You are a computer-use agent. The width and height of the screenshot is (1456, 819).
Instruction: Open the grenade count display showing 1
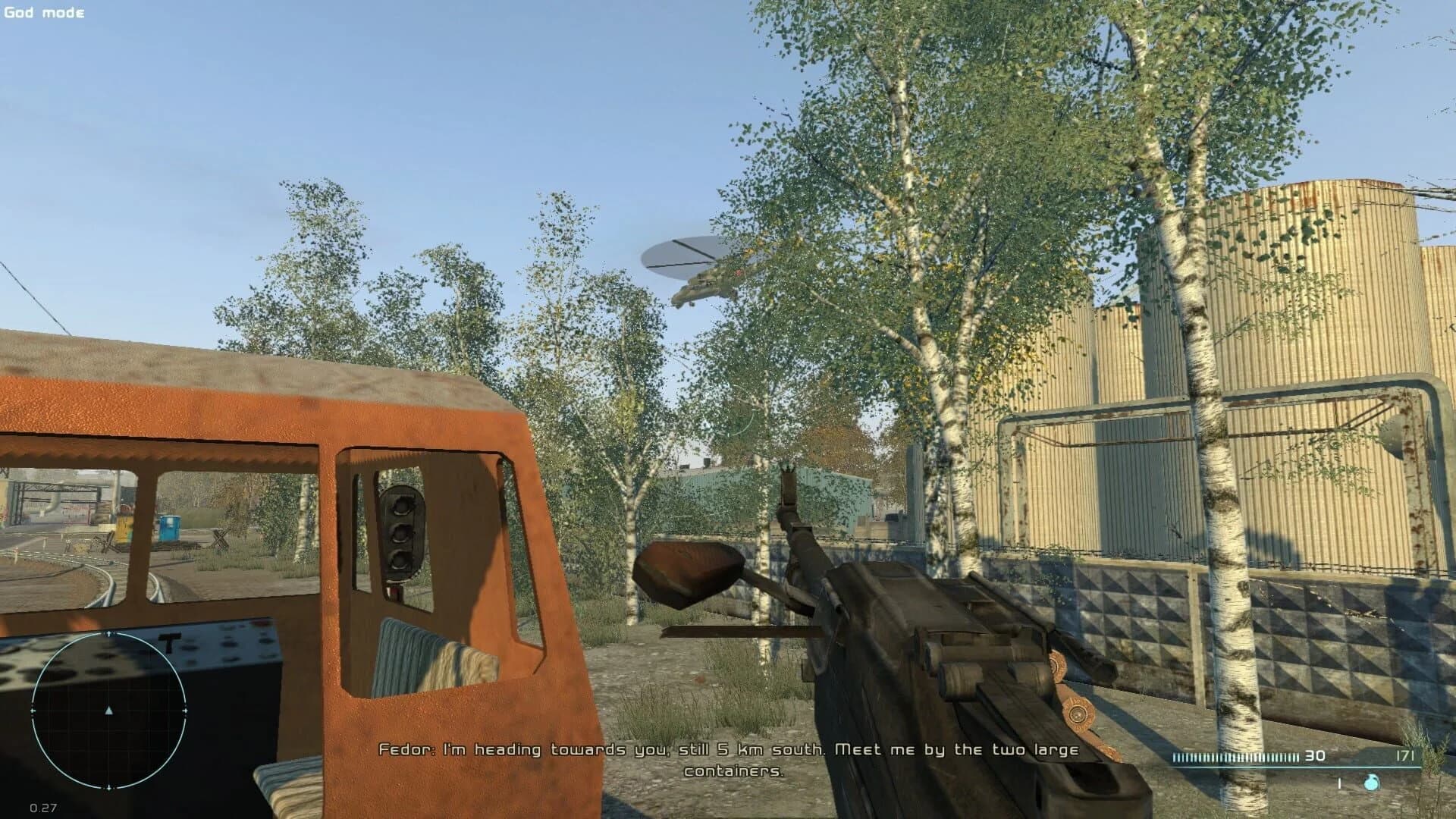coord(1339,783)
